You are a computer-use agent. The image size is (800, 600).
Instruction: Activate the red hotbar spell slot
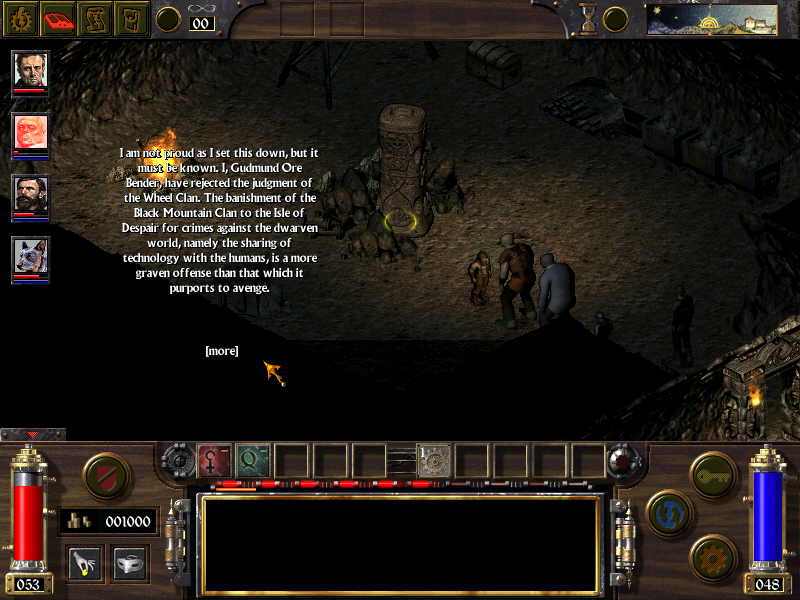(215, 460)
